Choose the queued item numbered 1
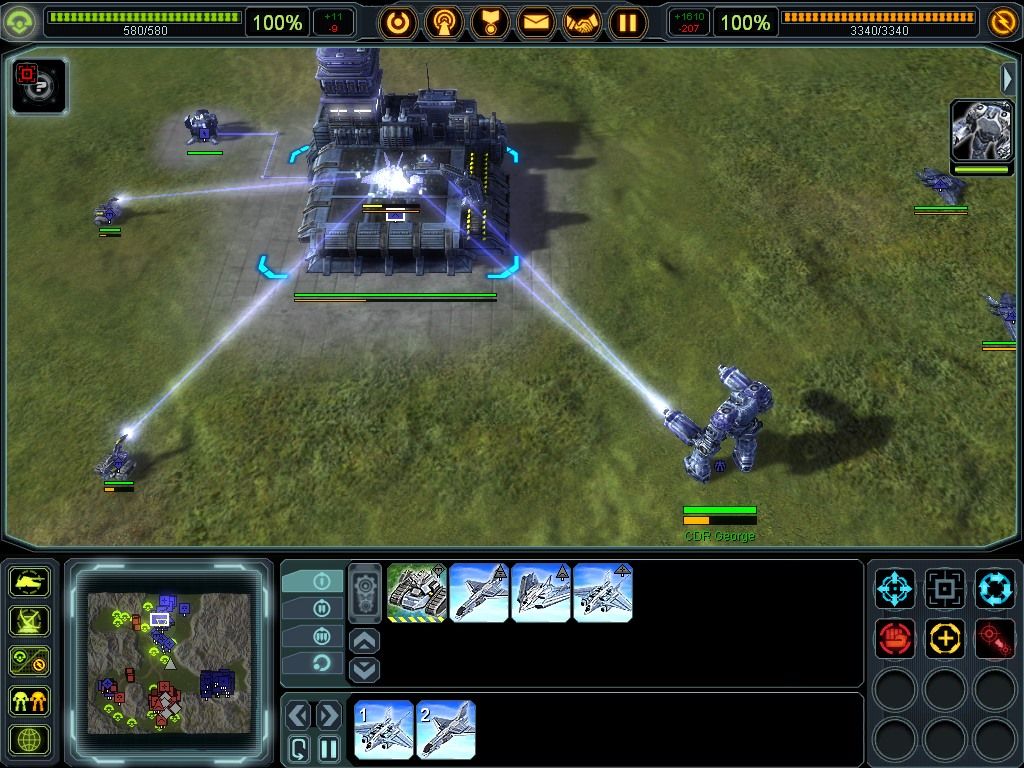The height and width of the screenshot is (768, 1024). pos(384,729)
